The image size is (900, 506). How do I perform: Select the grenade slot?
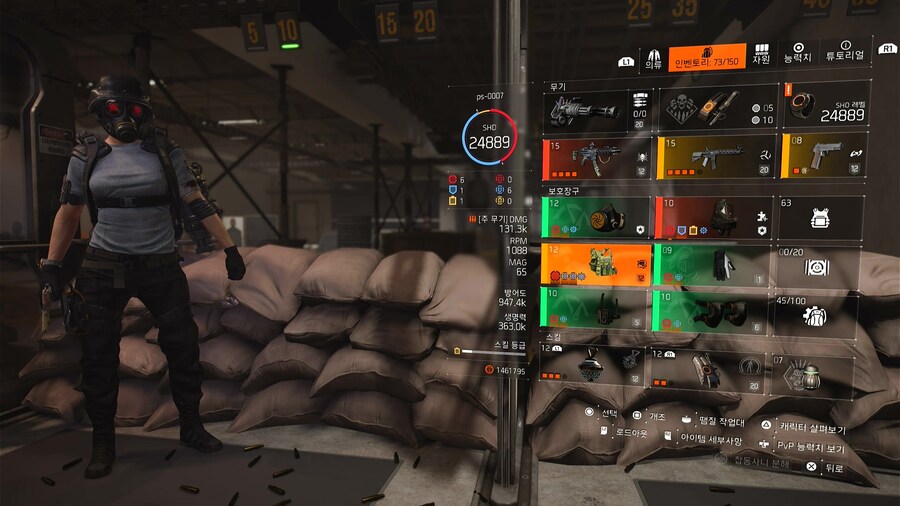813,375
